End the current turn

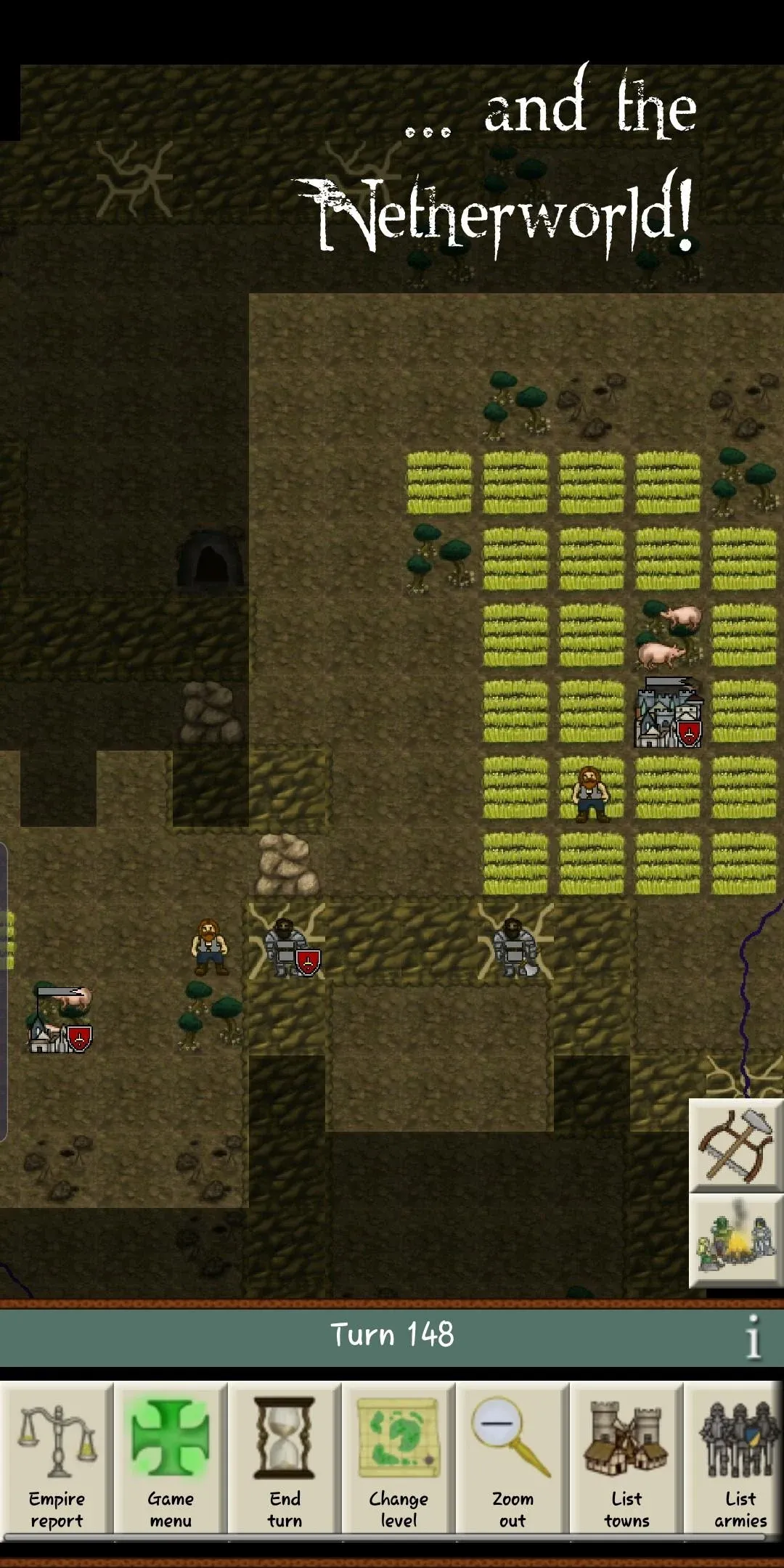(285, 1458)
